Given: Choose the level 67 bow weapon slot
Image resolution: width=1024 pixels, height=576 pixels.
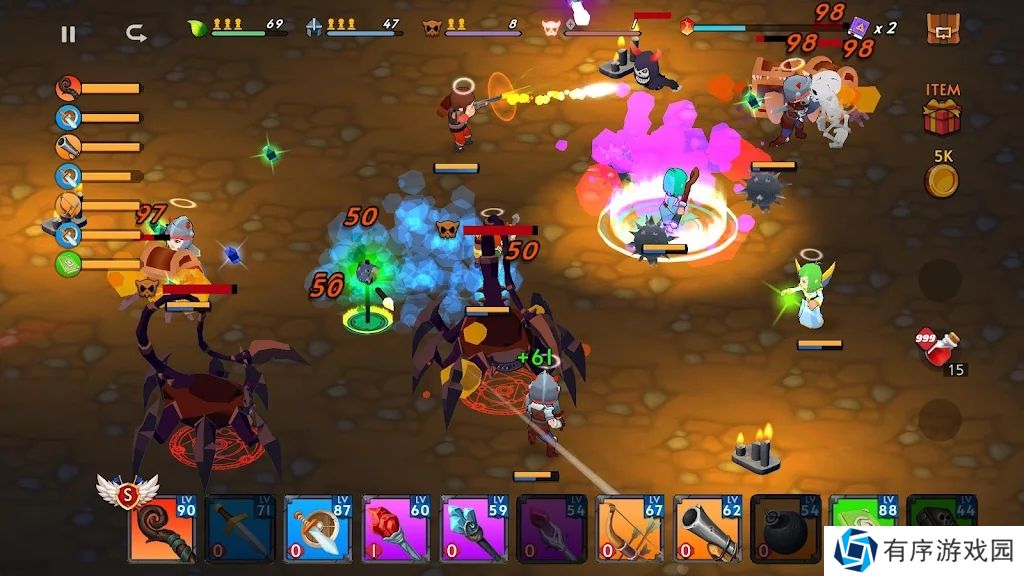Looking at the screenshot, I should [x=631, y=528].
